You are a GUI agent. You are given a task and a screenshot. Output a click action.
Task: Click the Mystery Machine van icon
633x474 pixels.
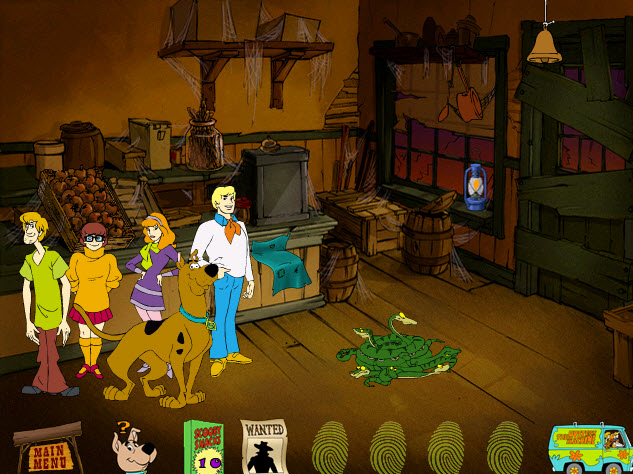click(x=588, y=447)
